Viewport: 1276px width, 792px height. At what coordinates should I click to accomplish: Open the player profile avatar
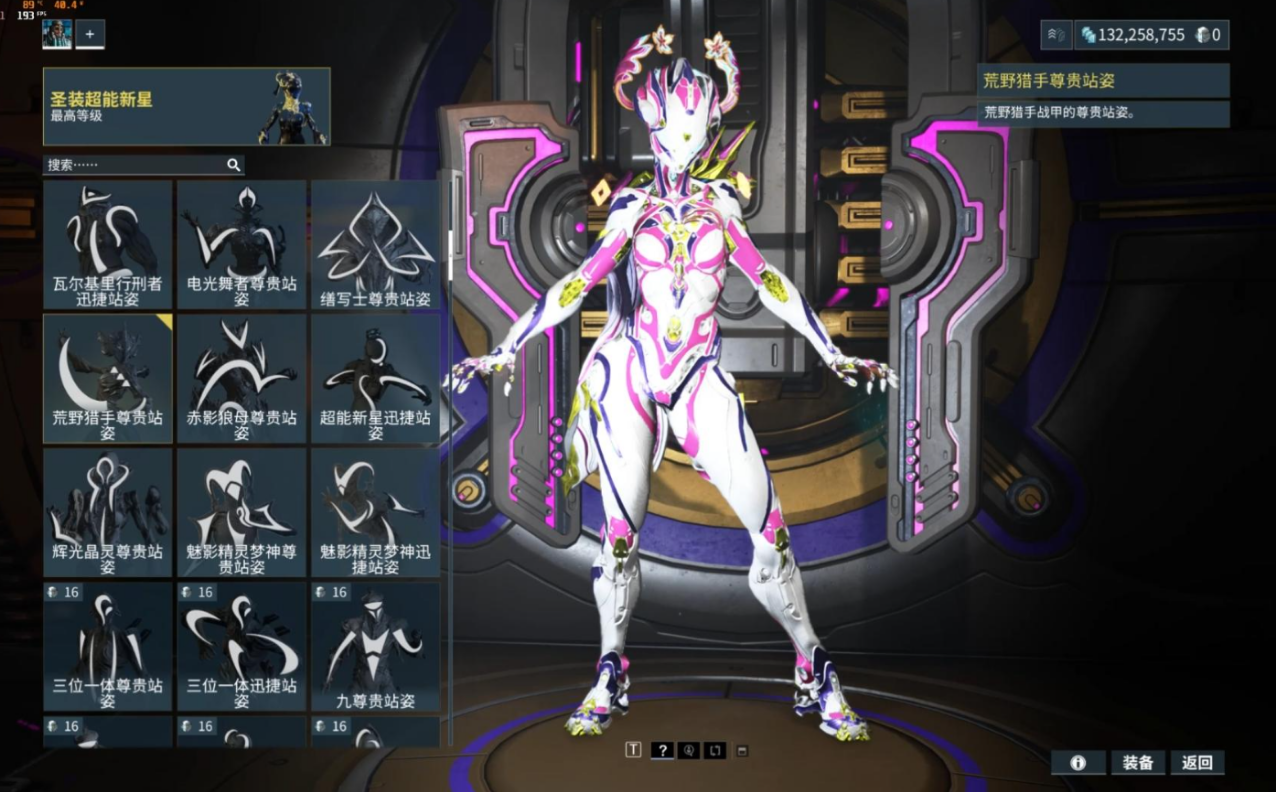pyautogui.click(x=56, y=34)
